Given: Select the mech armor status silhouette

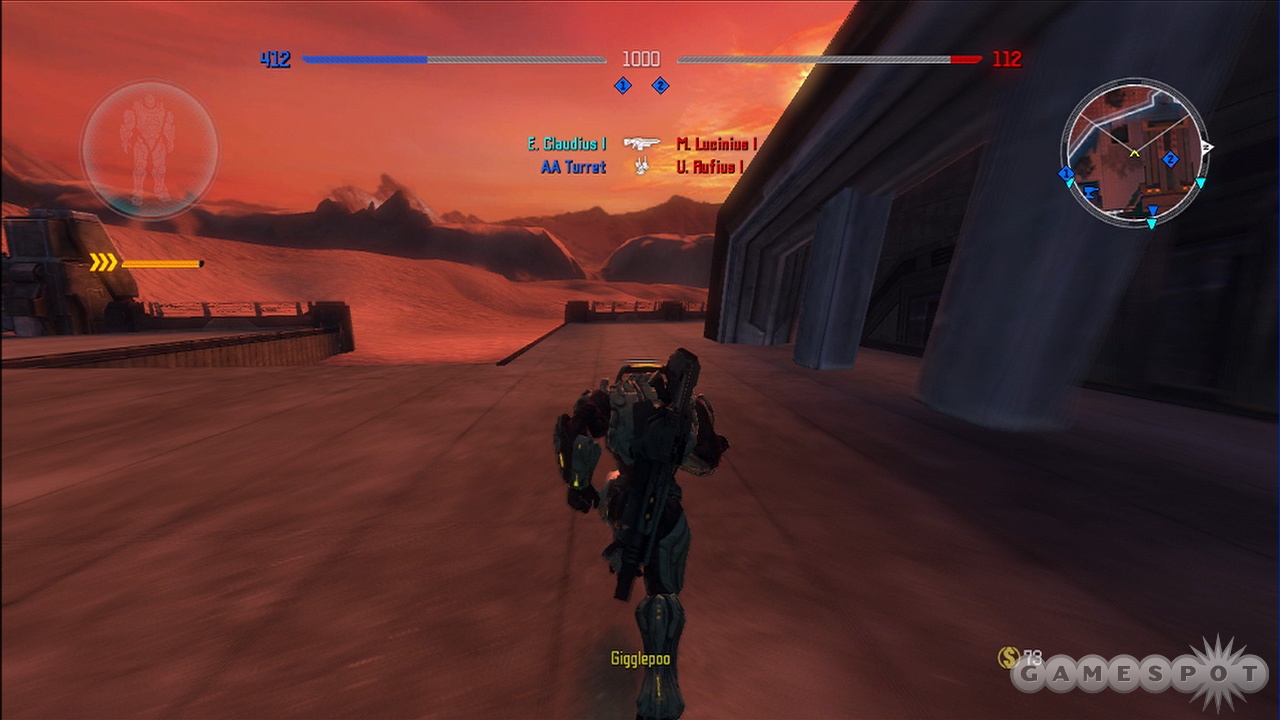Looking at the screenshot, I should point(149,150).
